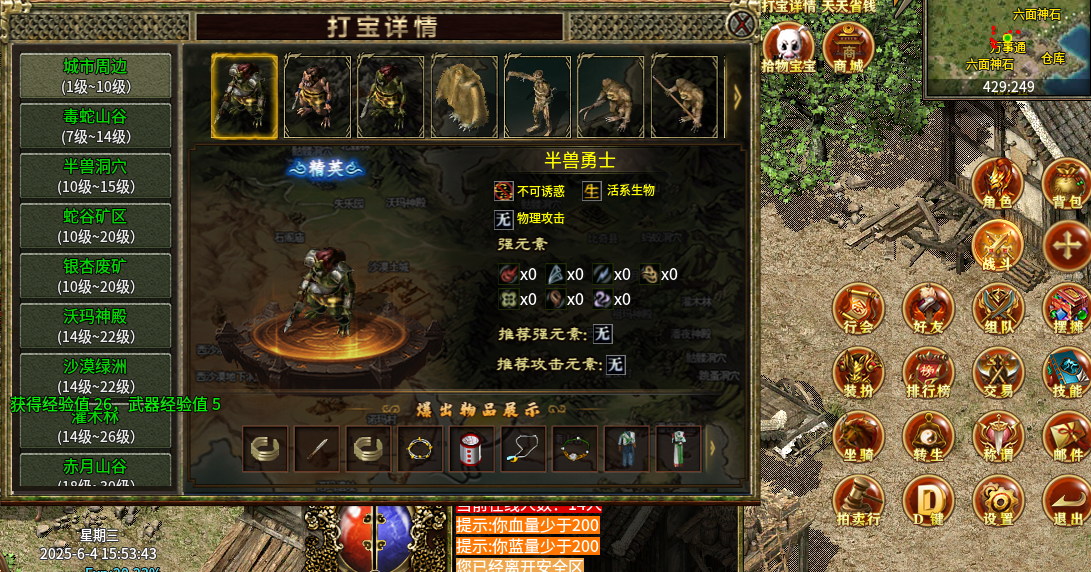Select the turtle-shell monster thumbnail

(x=465, y=96)
